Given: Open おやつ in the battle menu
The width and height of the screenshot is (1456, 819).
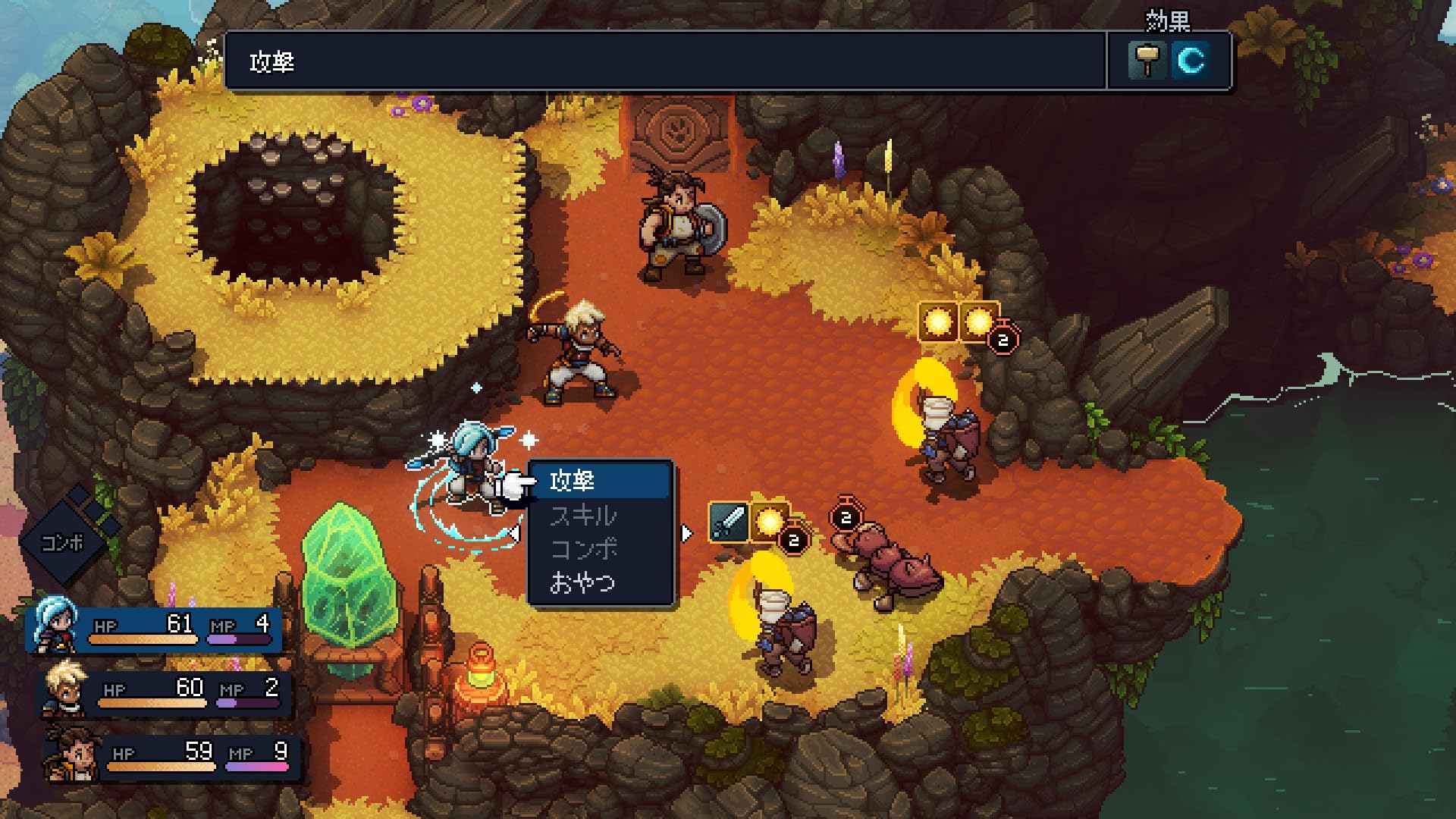Looking at the screenshot, I should pos(599,582).
